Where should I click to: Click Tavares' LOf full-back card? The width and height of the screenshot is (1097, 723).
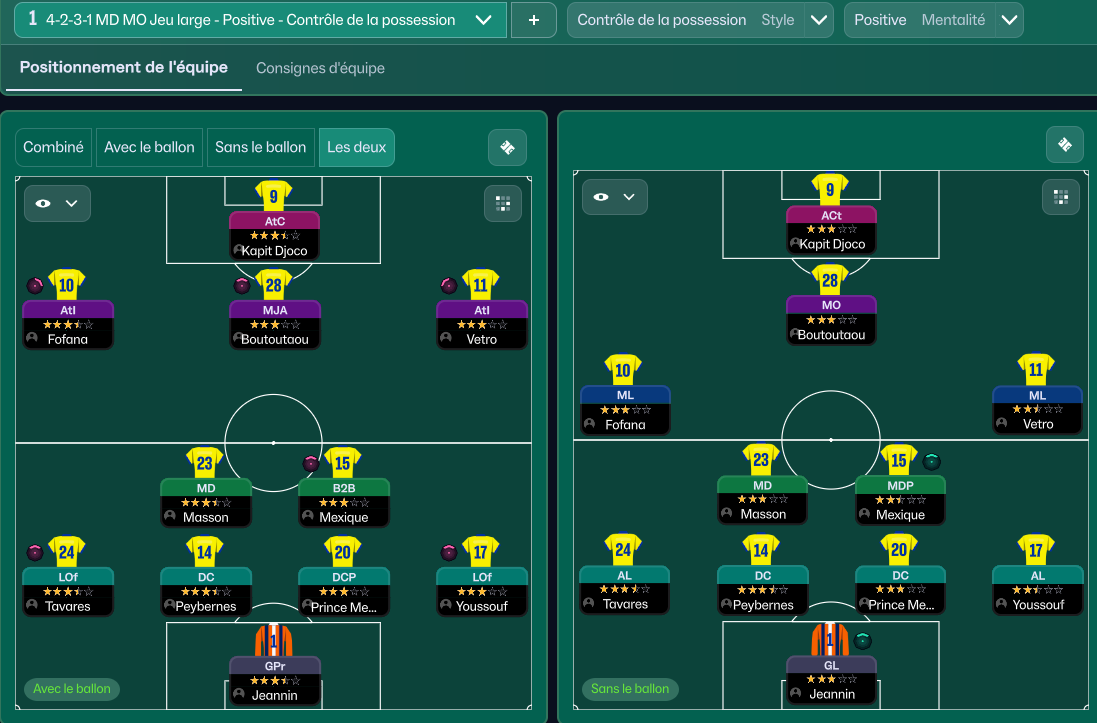[68, 591]
